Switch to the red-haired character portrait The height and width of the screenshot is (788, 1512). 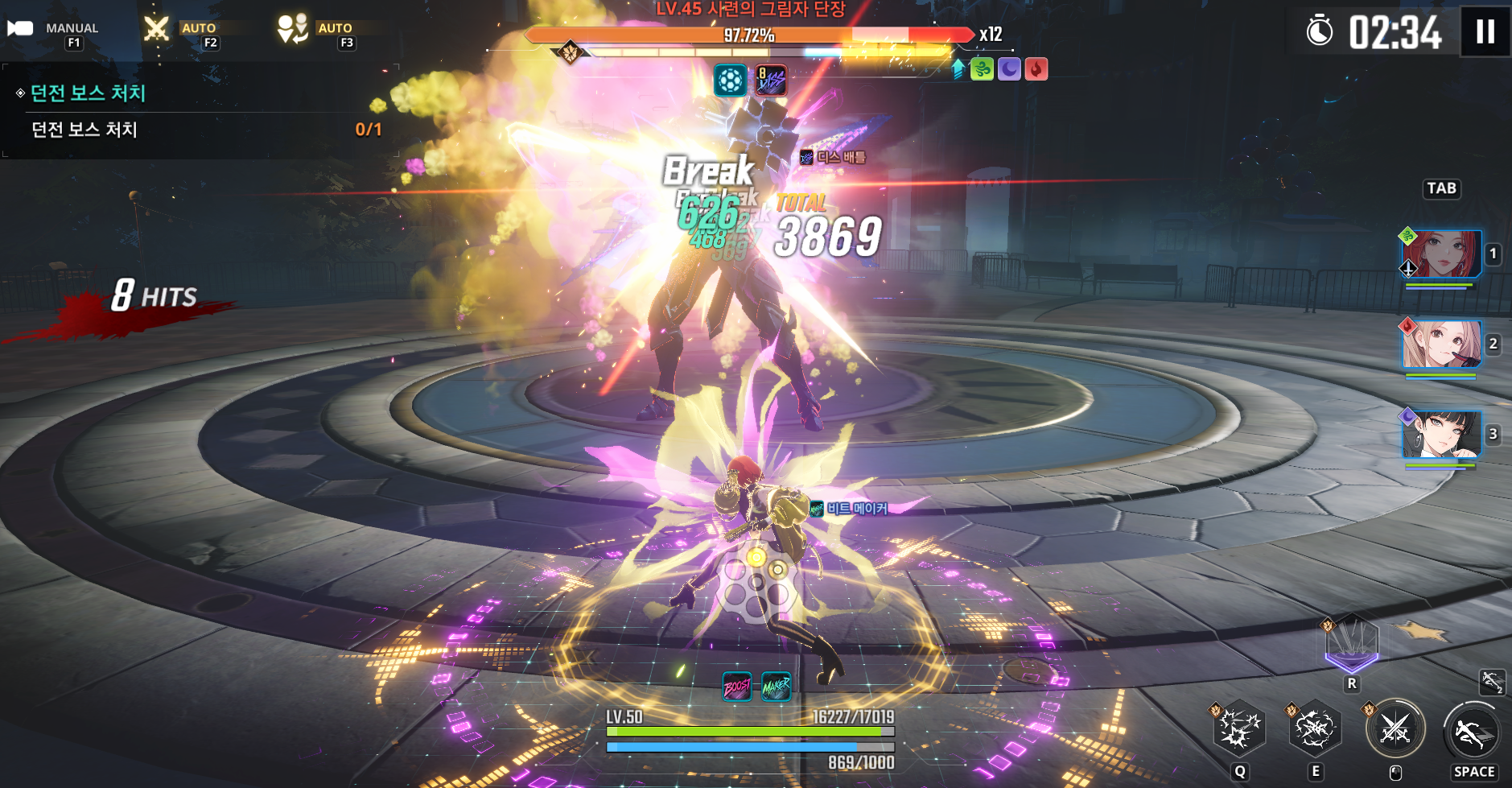click(1440, 254)
